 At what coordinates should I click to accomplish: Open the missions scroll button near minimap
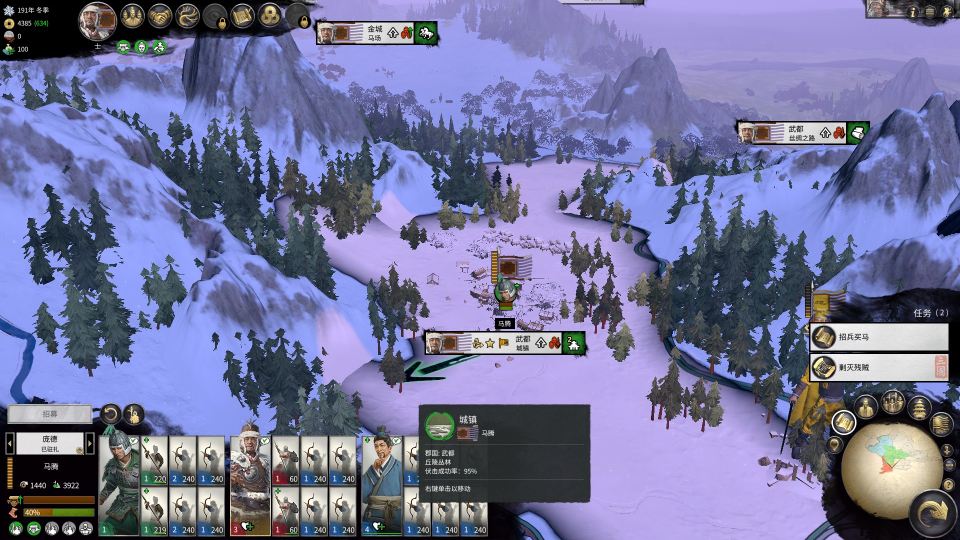tap(844, 423)
